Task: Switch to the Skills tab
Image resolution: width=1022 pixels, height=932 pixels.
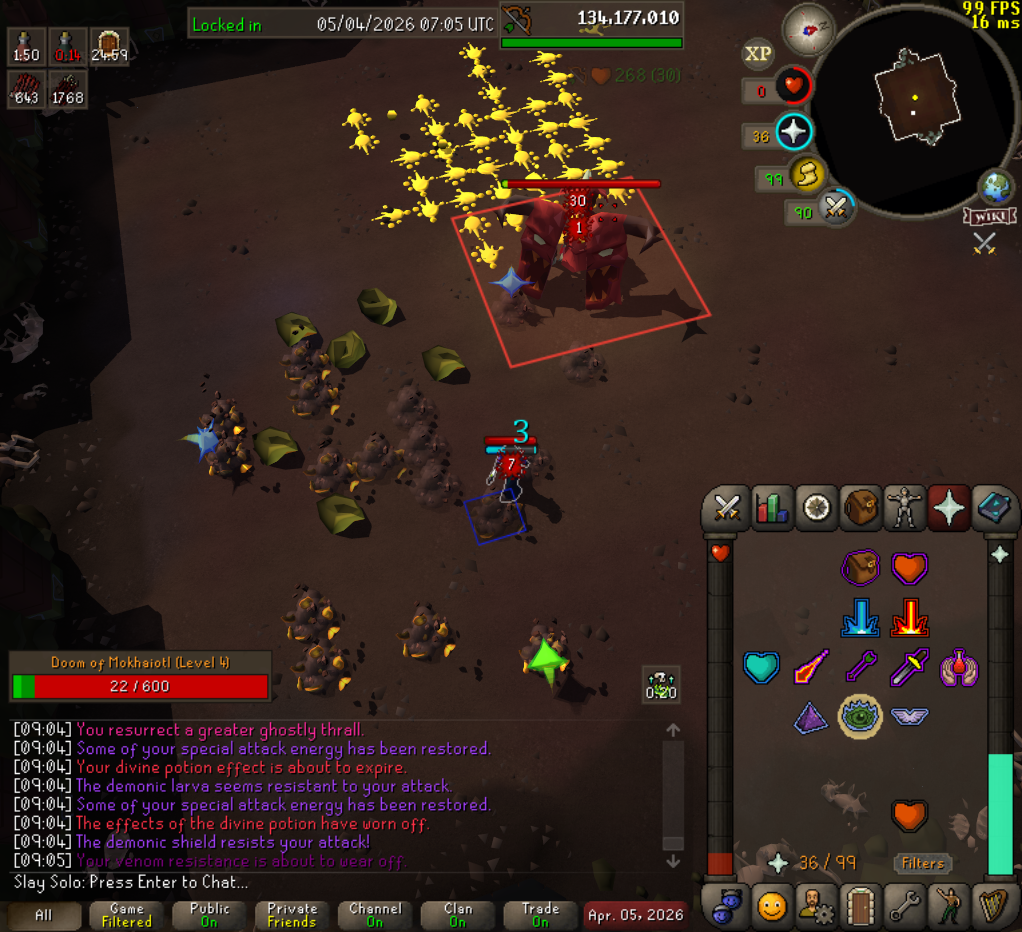Action: 771,508
